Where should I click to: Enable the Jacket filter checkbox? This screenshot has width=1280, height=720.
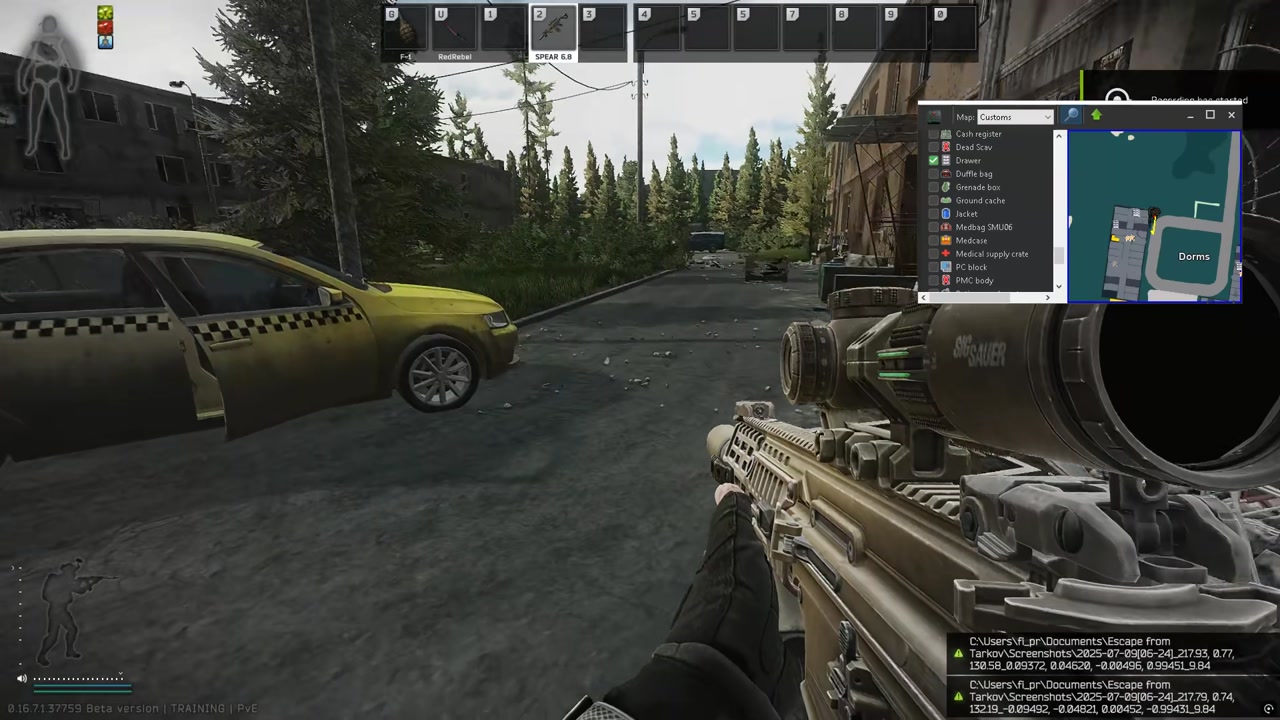(934, 214)
